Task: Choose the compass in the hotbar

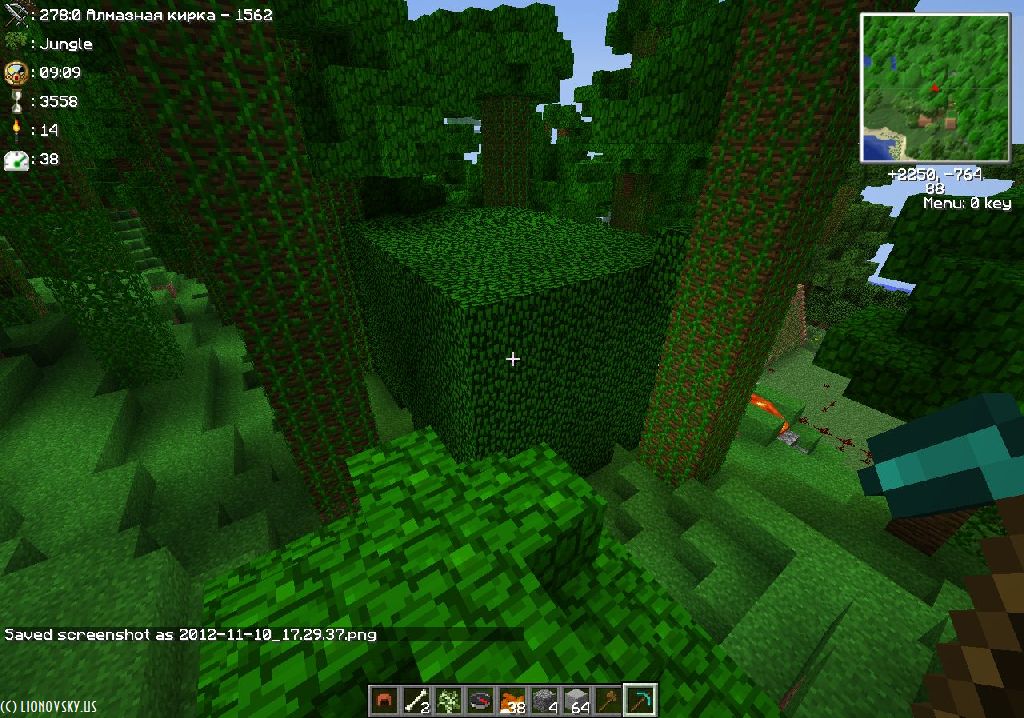Action: coord(478,700)
